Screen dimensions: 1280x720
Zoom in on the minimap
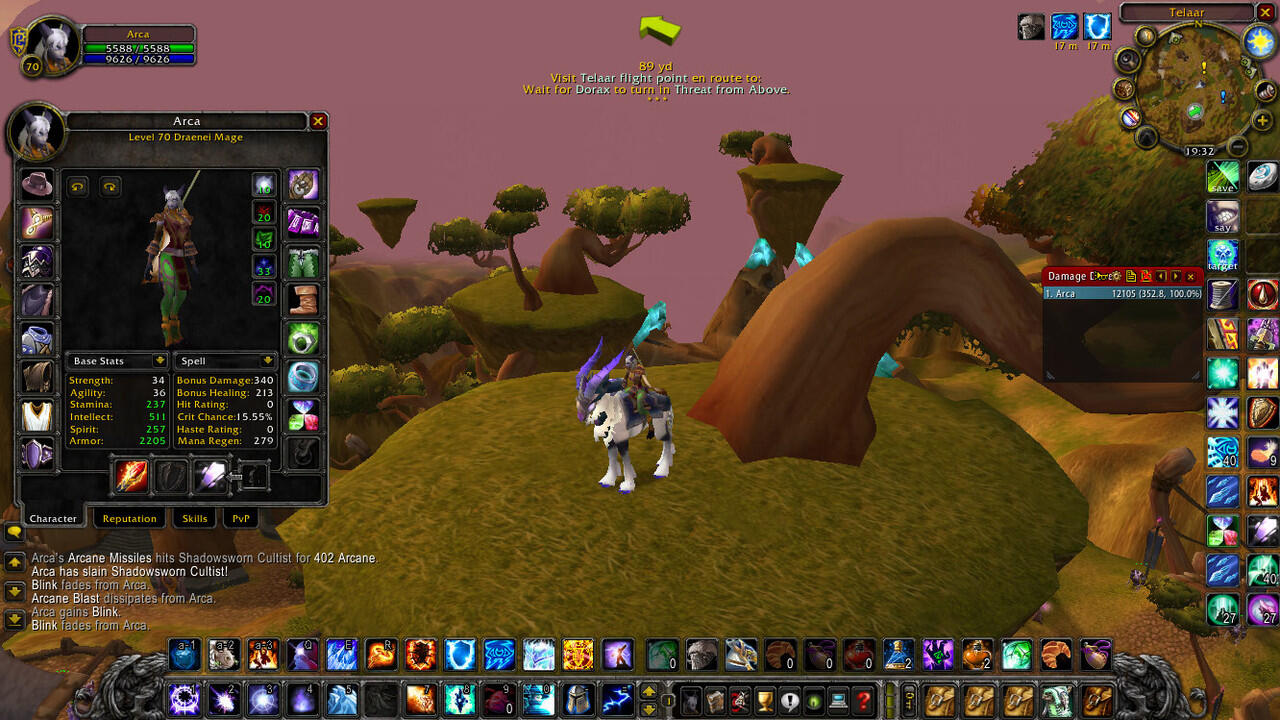point(1262,122)
